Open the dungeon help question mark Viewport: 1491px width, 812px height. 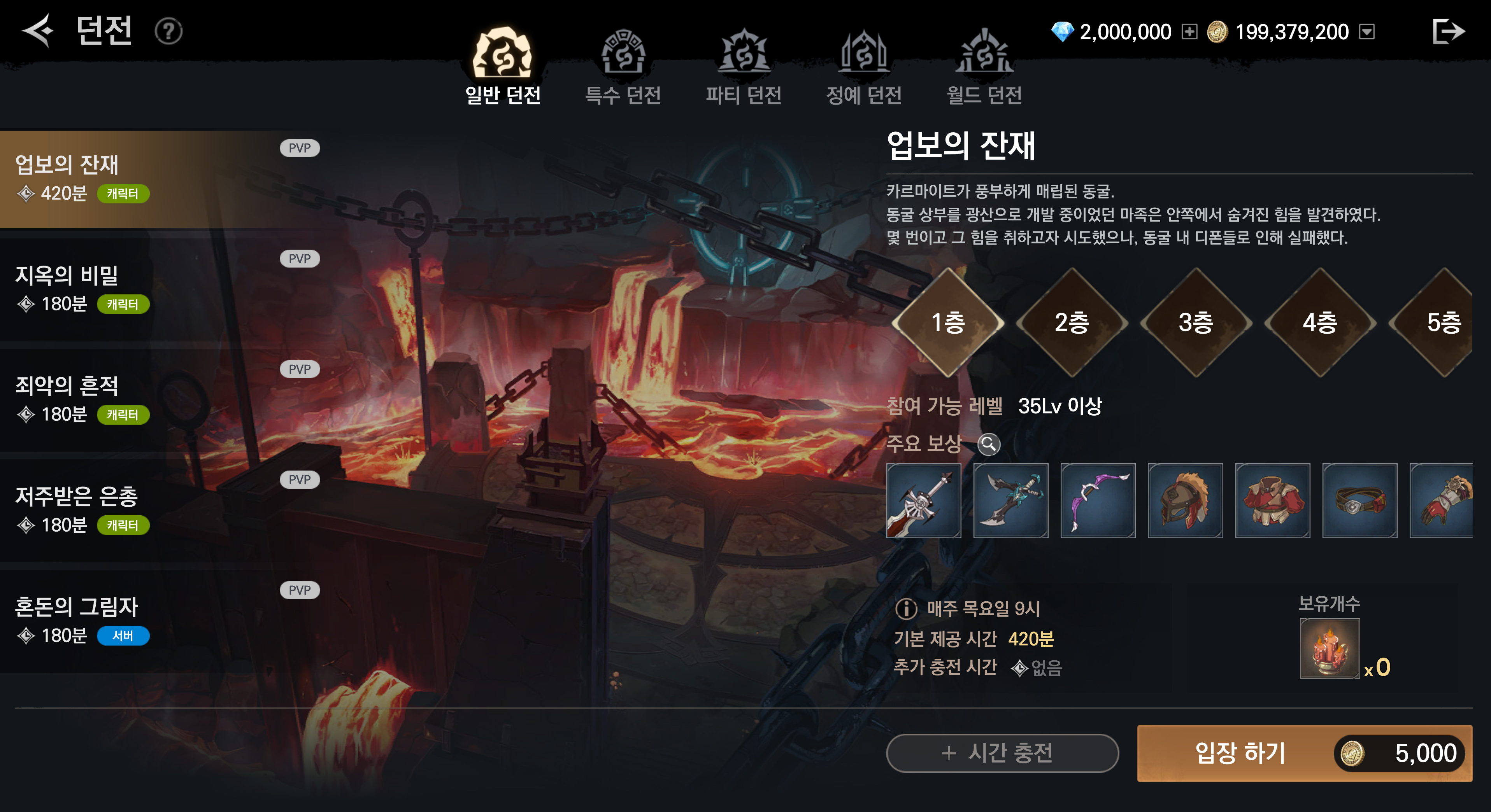168,31
